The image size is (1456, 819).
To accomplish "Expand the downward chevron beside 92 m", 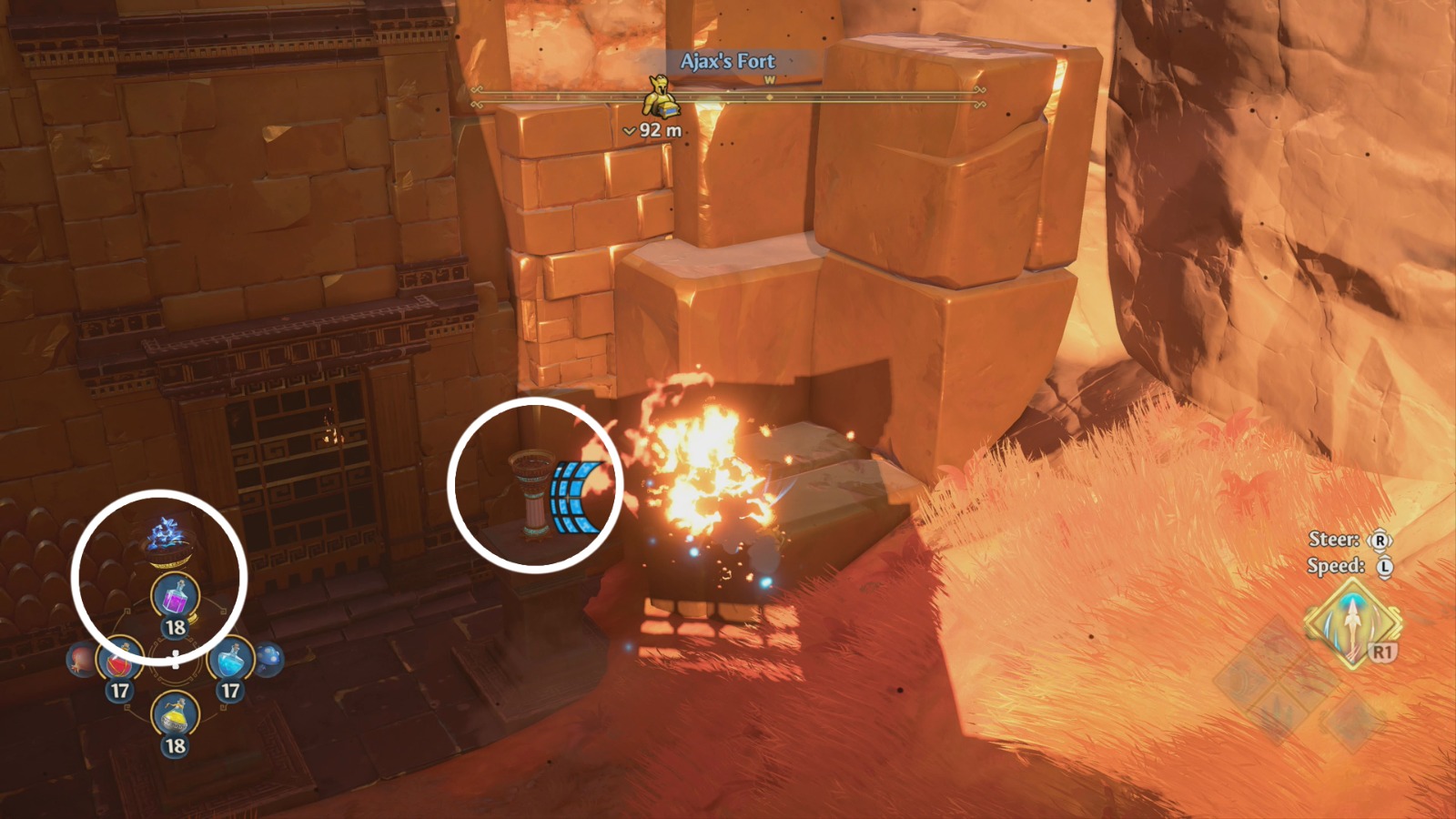I will pyautogui.click(x=629, y=130).
